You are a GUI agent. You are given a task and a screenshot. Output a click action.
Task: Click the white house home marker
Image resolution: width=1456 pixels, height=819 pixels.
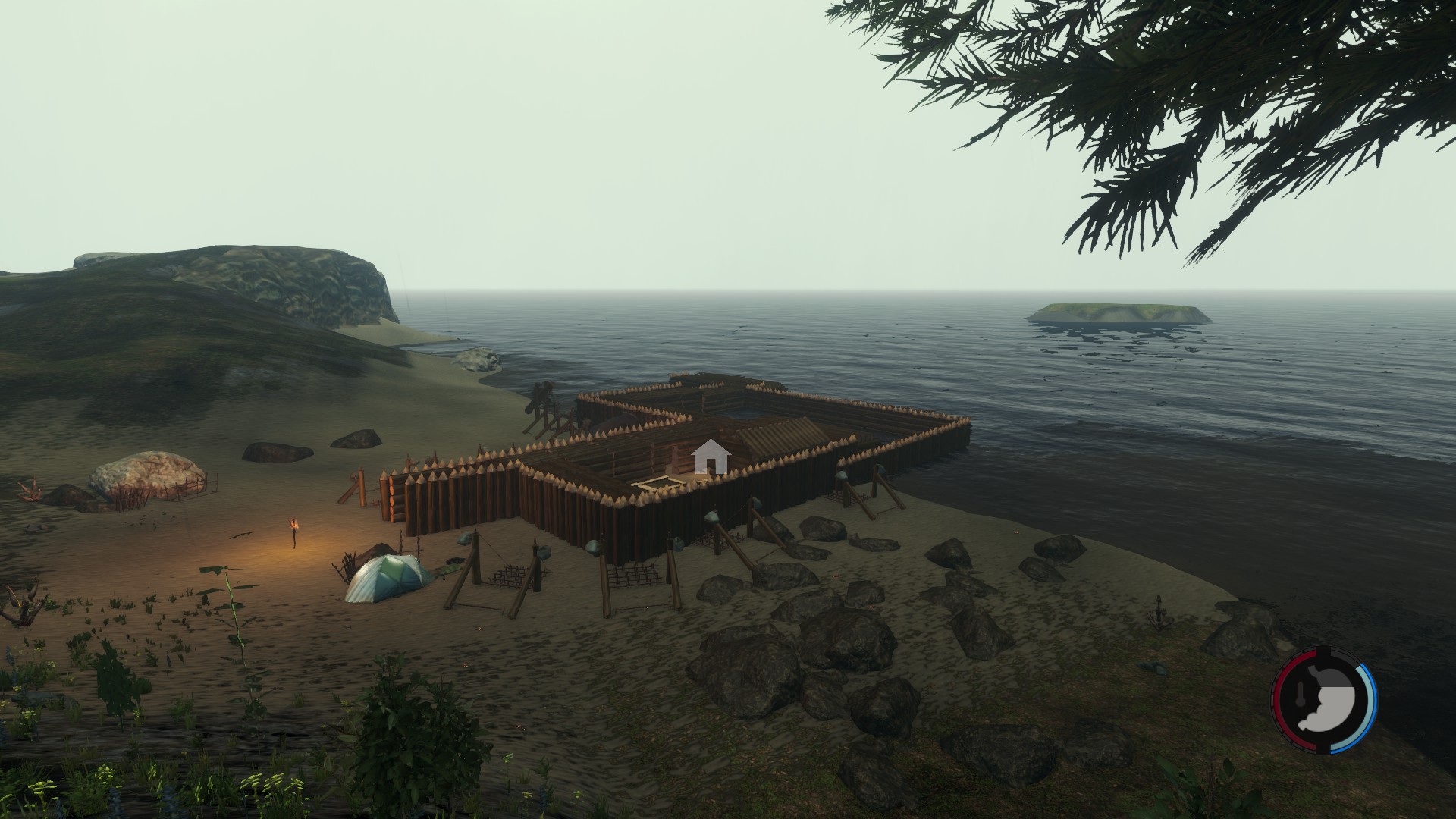(711, 457)
